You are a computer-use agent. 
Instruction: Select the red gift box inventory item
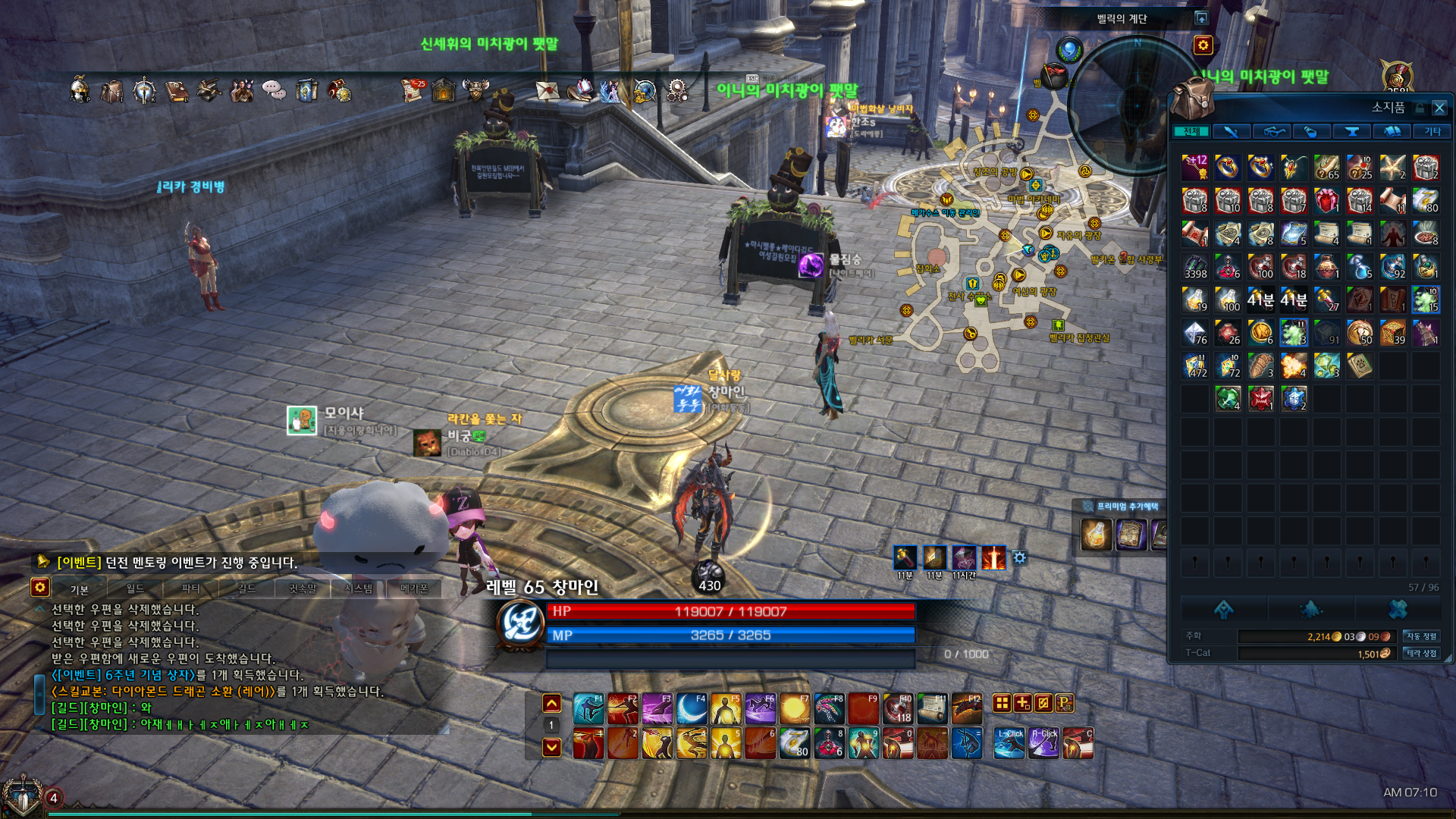1326,201
